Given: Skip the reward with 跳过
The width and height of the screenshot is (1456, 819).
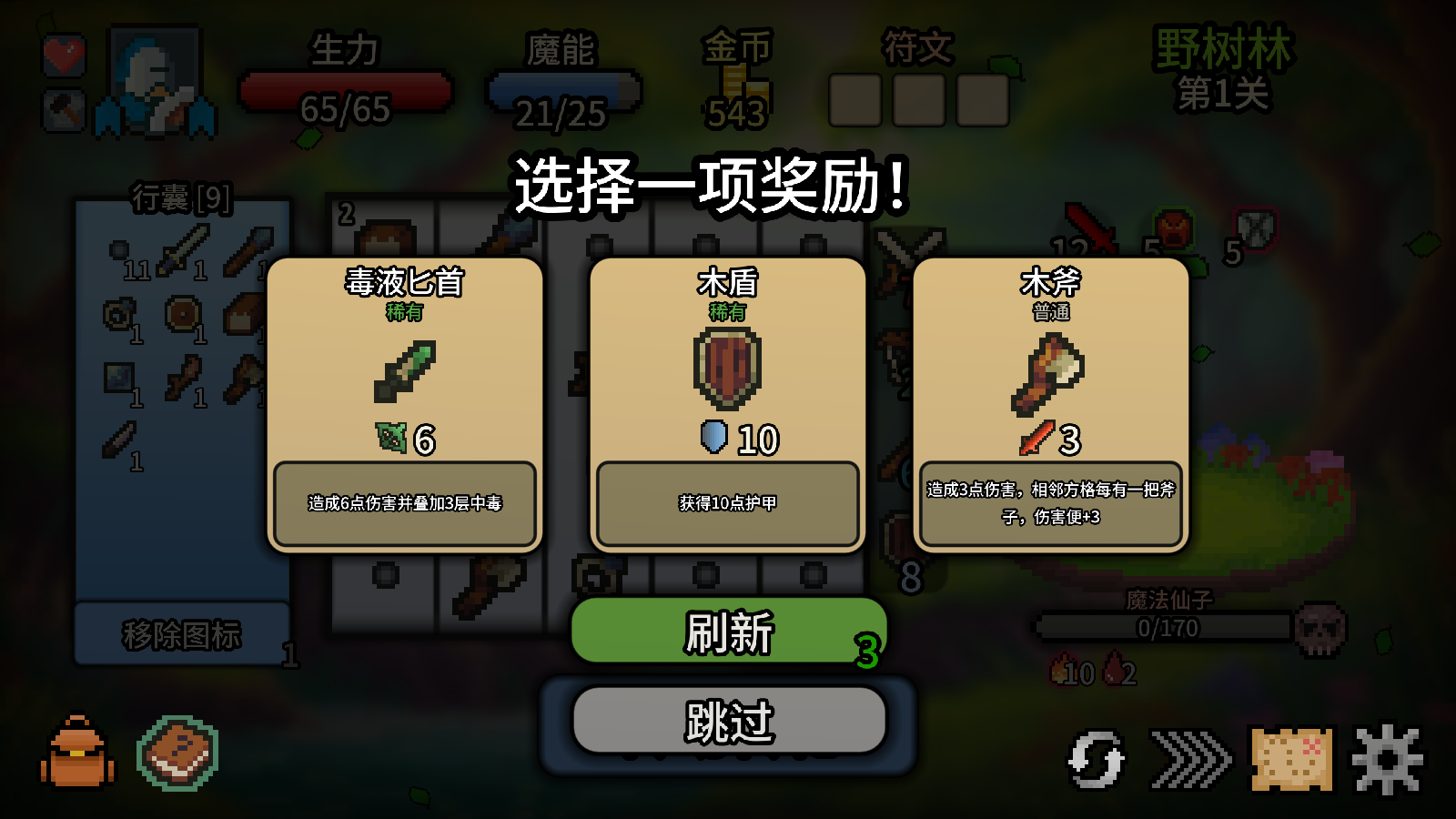Looking at the screenshot, I should coord(728,721).
